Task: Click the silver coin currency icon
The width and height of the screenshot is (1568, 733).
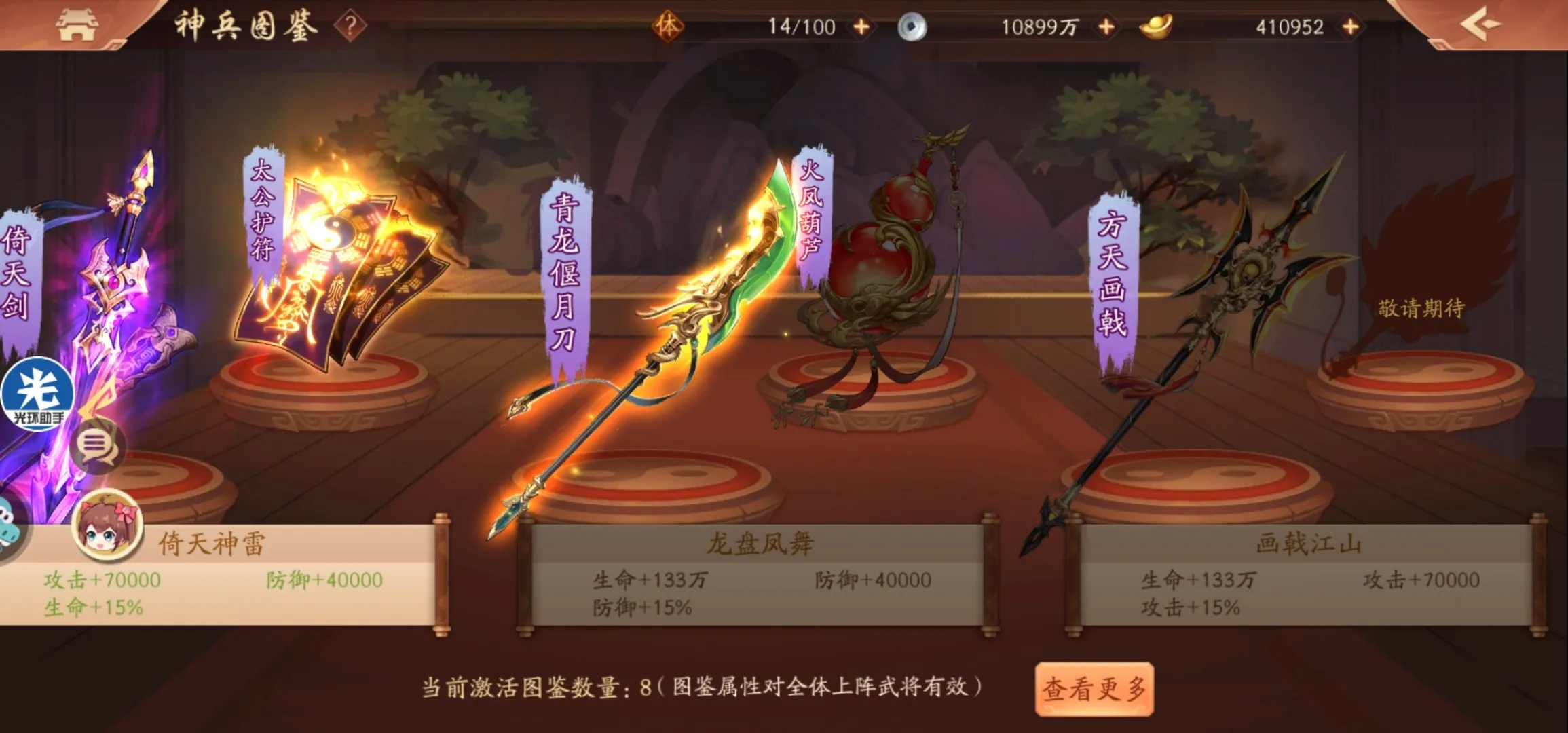Action: [x=913, y=27]
